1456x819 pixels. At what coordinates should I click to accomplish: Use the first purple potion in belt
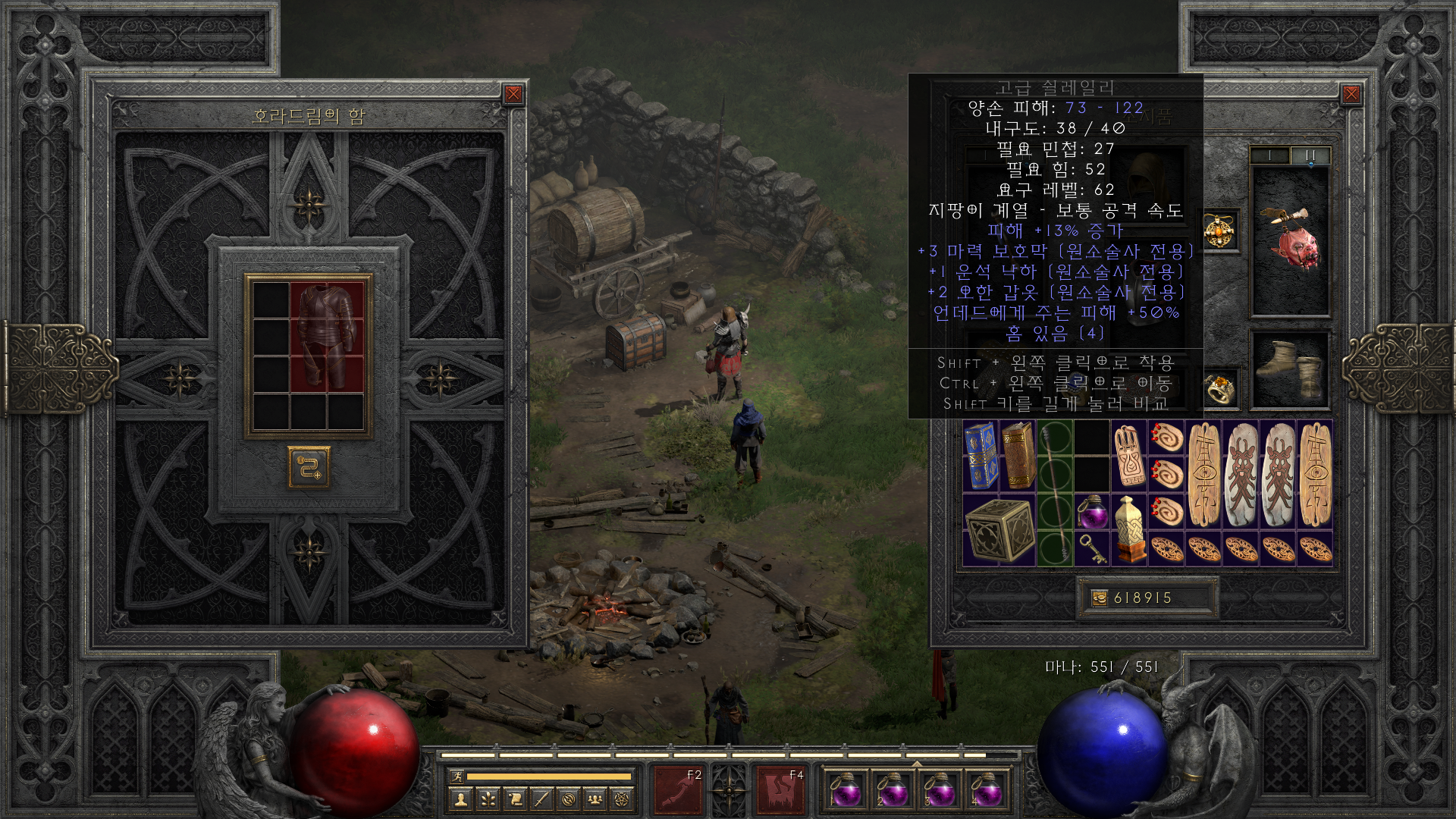(x=845, y=791)
